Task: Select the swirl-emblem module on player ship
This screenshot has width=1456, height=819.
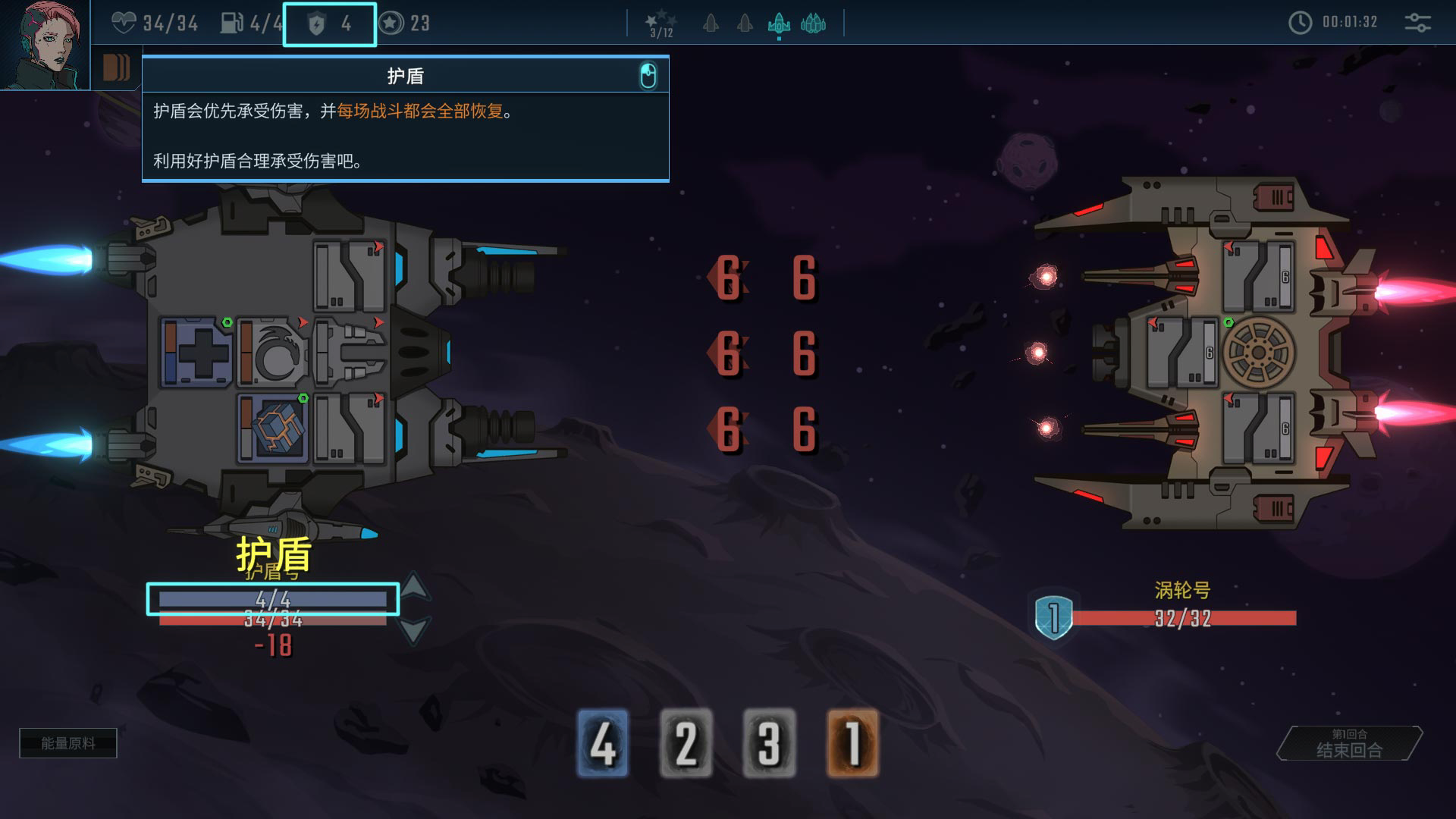Action: coord(273,353)
